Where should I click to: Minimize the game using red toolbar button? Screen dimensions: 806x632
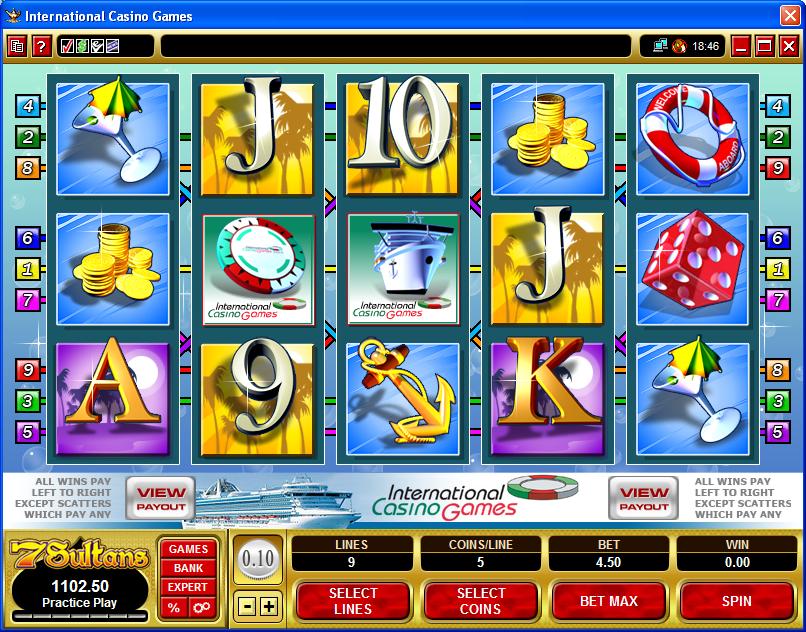point(741,46)
